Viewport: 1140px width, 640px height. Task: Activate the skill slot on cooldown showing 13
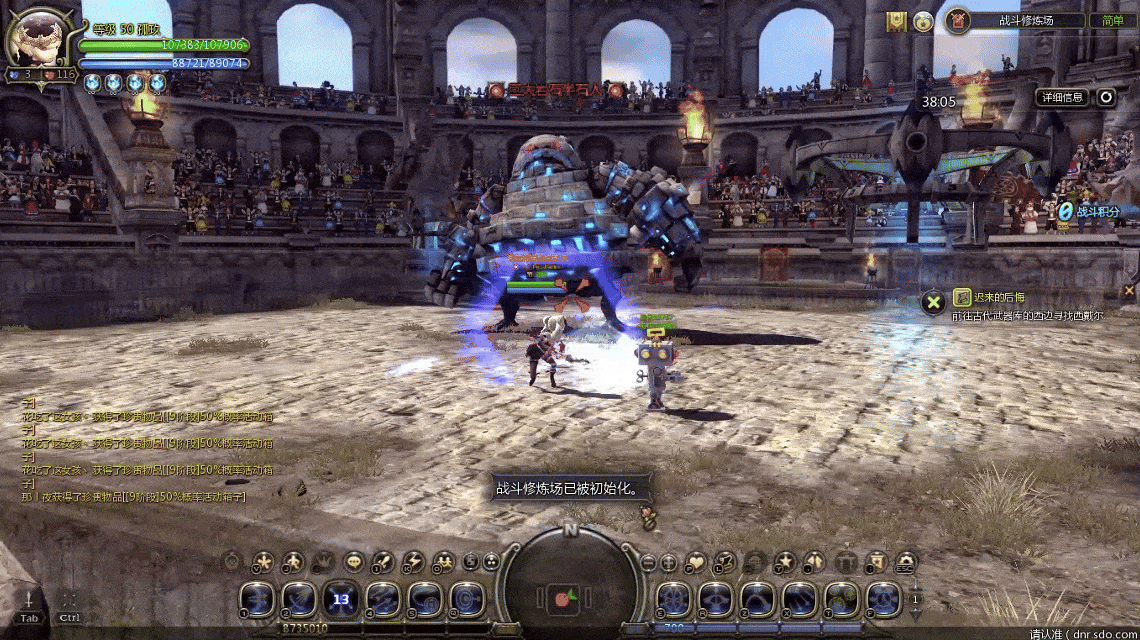pyautogui.click(x=341, y=599)
